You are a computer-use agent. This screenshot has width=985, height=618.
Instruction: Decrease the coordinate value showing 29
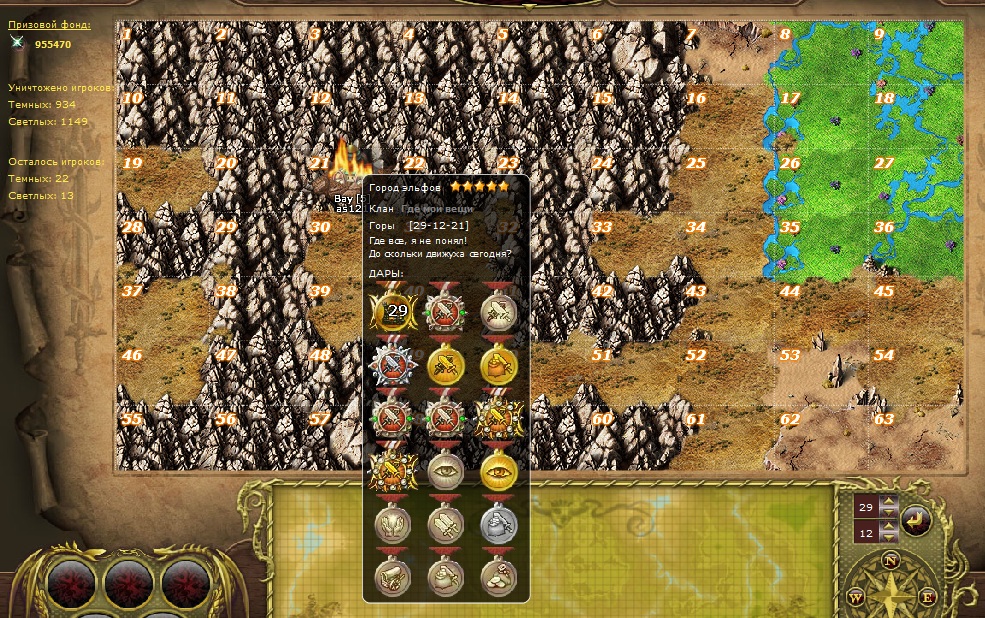(x=888, y=513)
